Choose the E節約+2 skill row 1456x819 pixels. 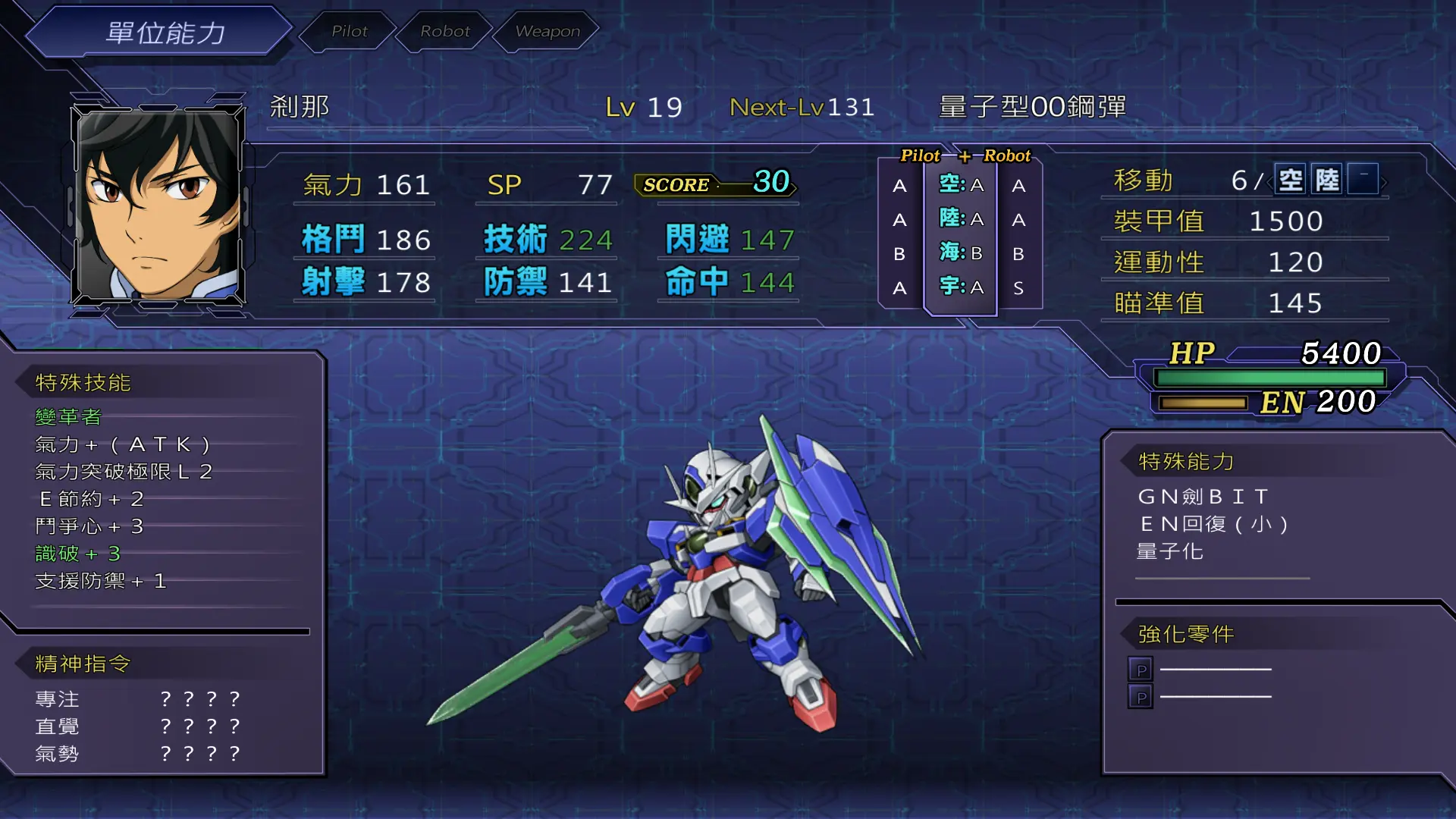91,499
